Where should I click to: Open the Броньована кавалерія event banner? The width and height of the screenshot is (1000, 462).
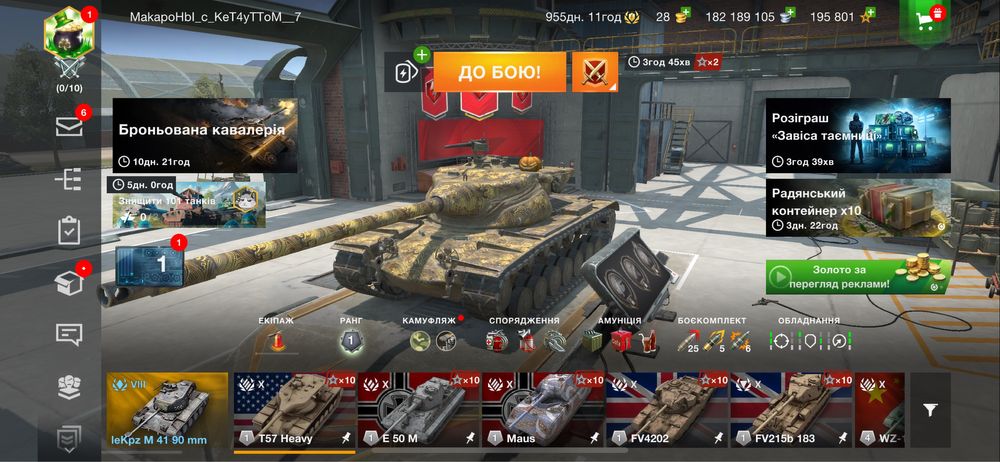point(205,135)
